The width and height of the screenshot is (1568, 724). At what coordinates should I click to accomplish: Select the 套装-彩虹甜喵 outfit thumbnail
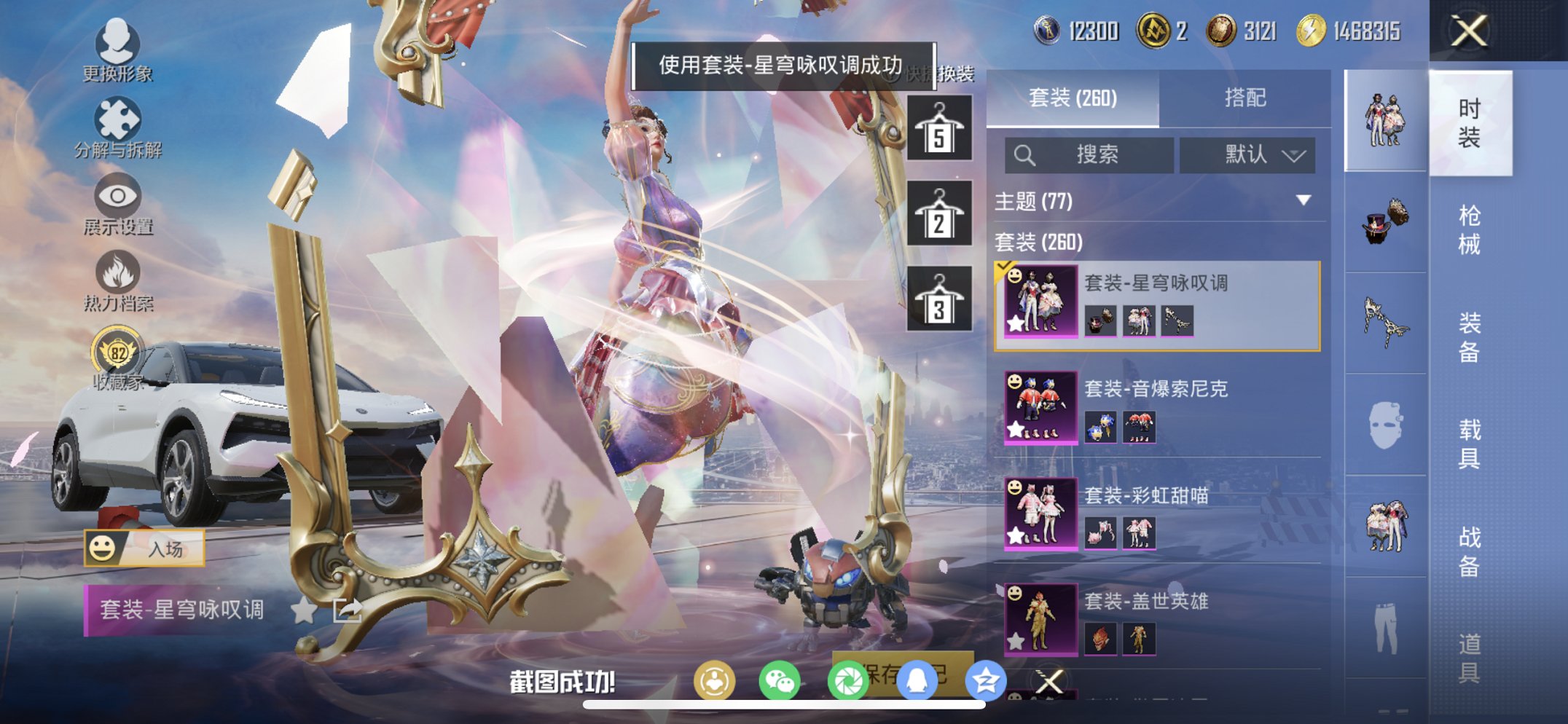1040,514
